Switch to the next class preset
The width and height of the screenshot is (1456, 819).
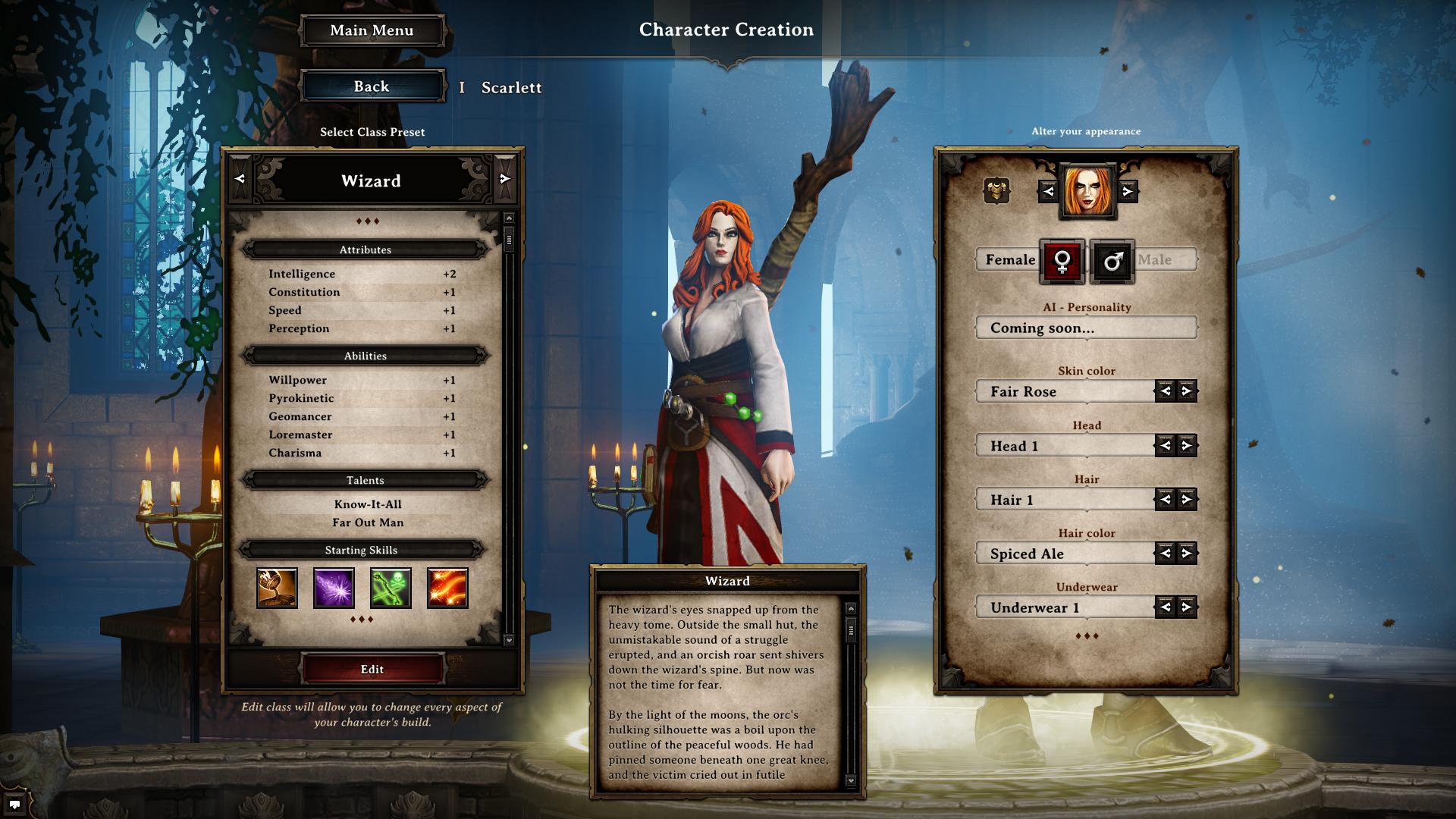point(505,179)
